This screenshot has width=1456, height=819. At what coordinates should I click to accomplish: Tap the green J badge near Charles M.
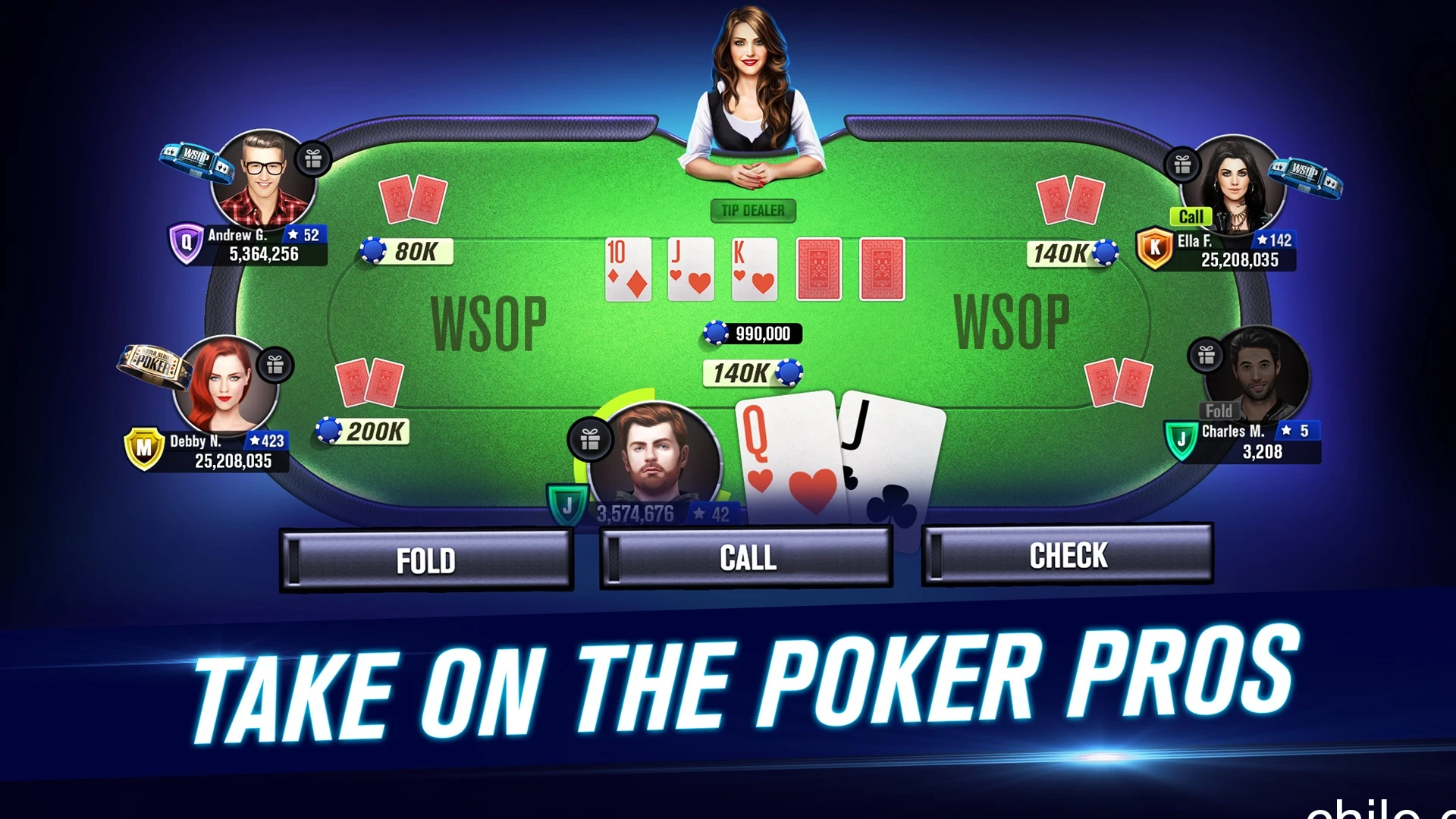pyautogui.click(x=1180, y=435)
